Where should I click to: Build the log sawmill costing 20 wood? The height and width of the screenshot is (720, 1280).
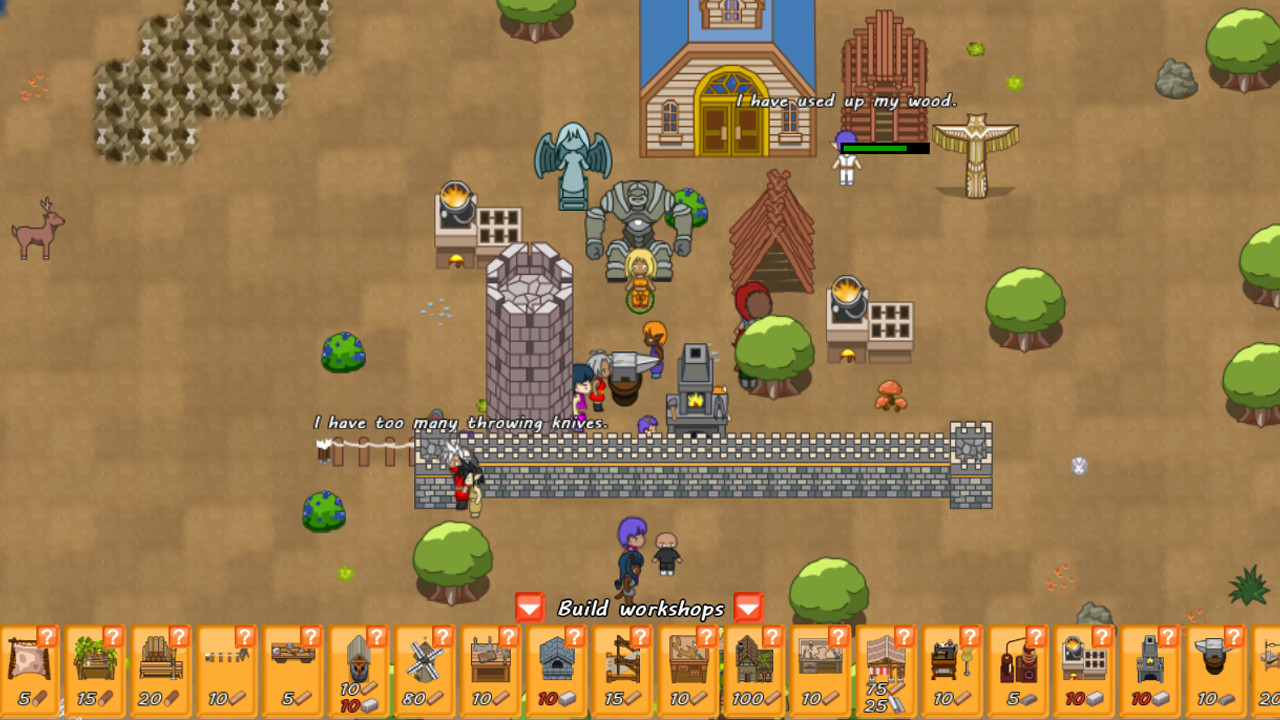pos(160,670)
